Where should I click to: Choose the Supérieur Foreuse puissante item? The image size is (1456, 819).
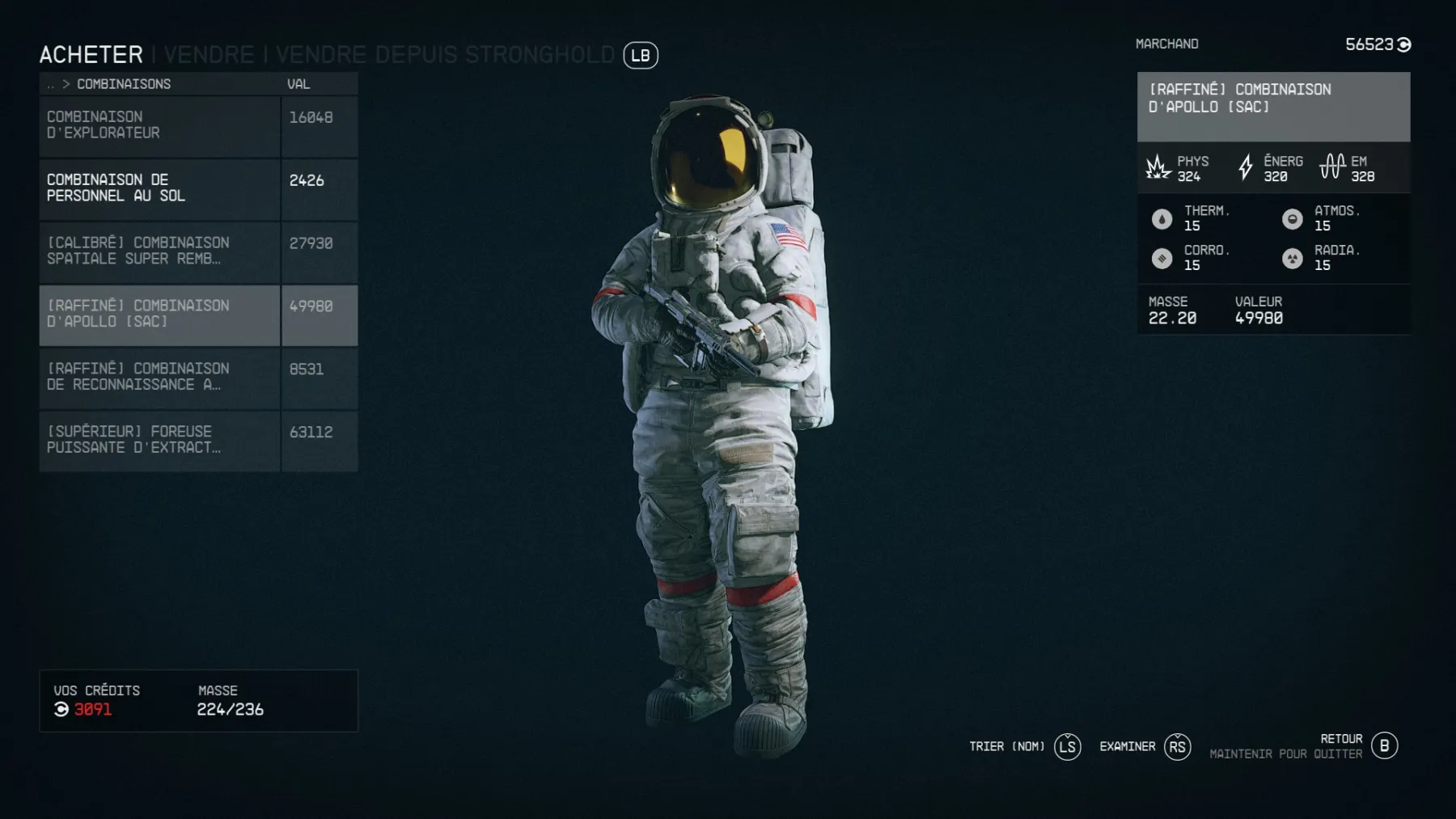pyautogui.click(x=159, y=440)
